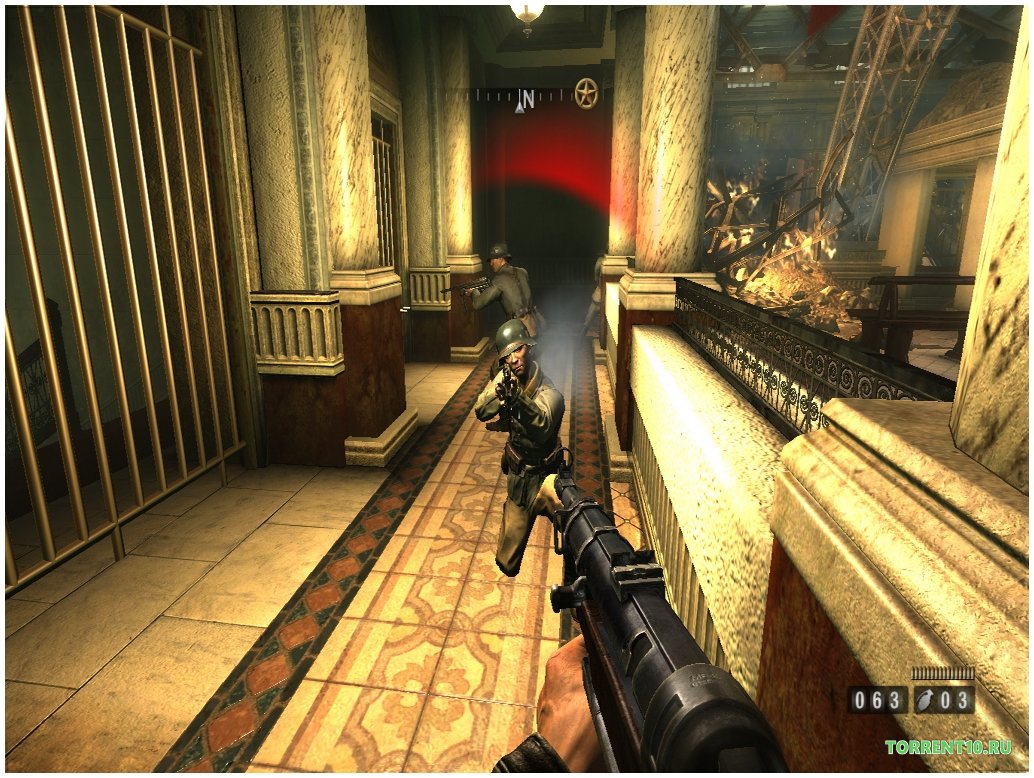This screenshot has width=1034, height=778.
Task: Click the star objective marker on the compass
Action: point(586,95)
